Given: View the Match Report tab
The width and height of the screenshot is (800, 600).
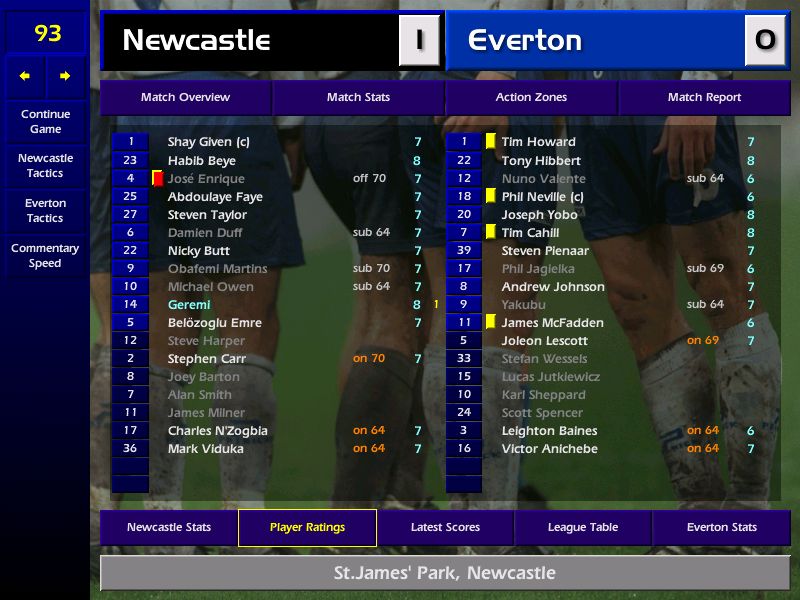Looking at the screenshot, I should [704, 97].
